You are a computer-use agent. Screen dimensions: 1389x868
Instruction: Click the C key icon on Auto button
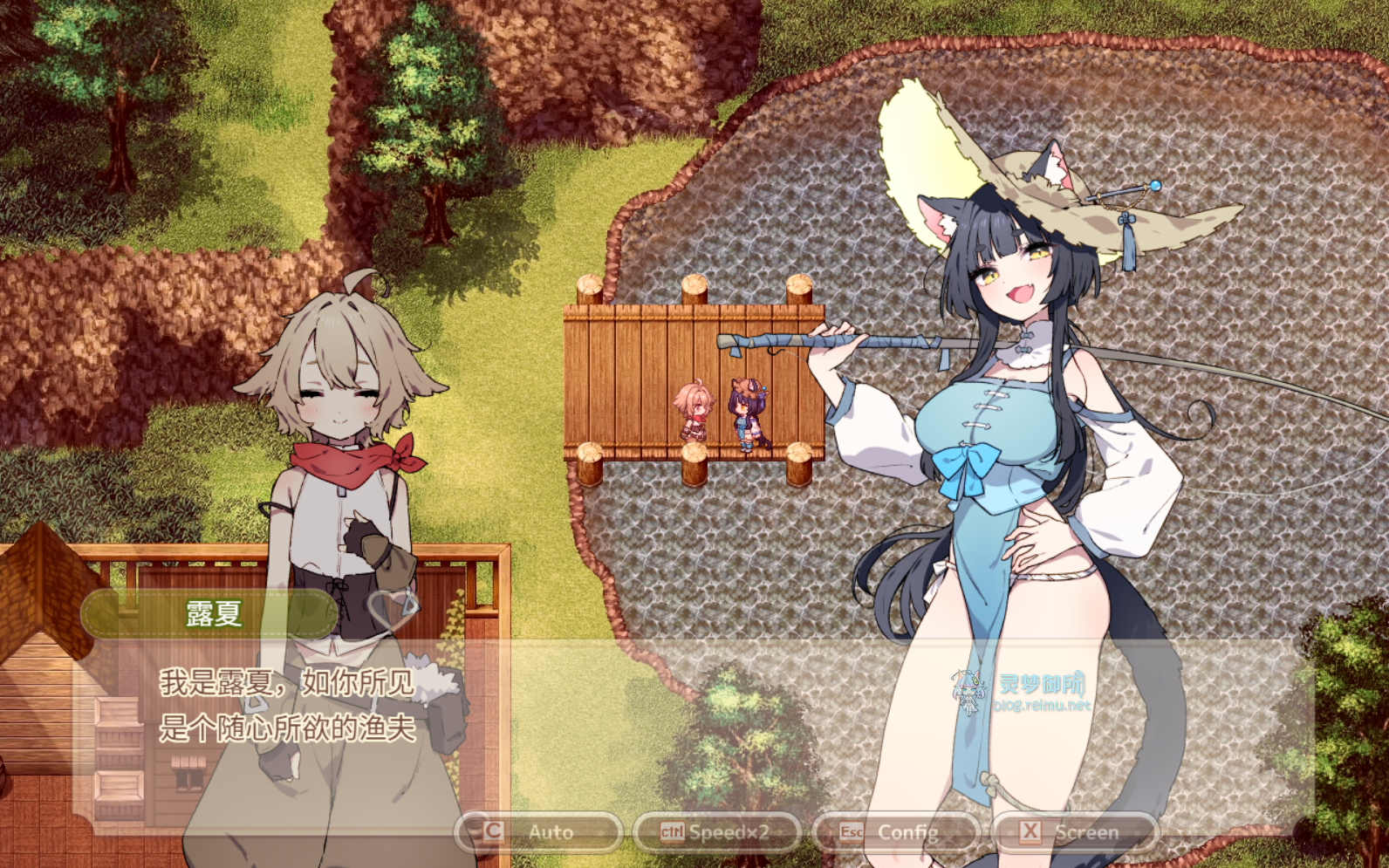[491, 831]
